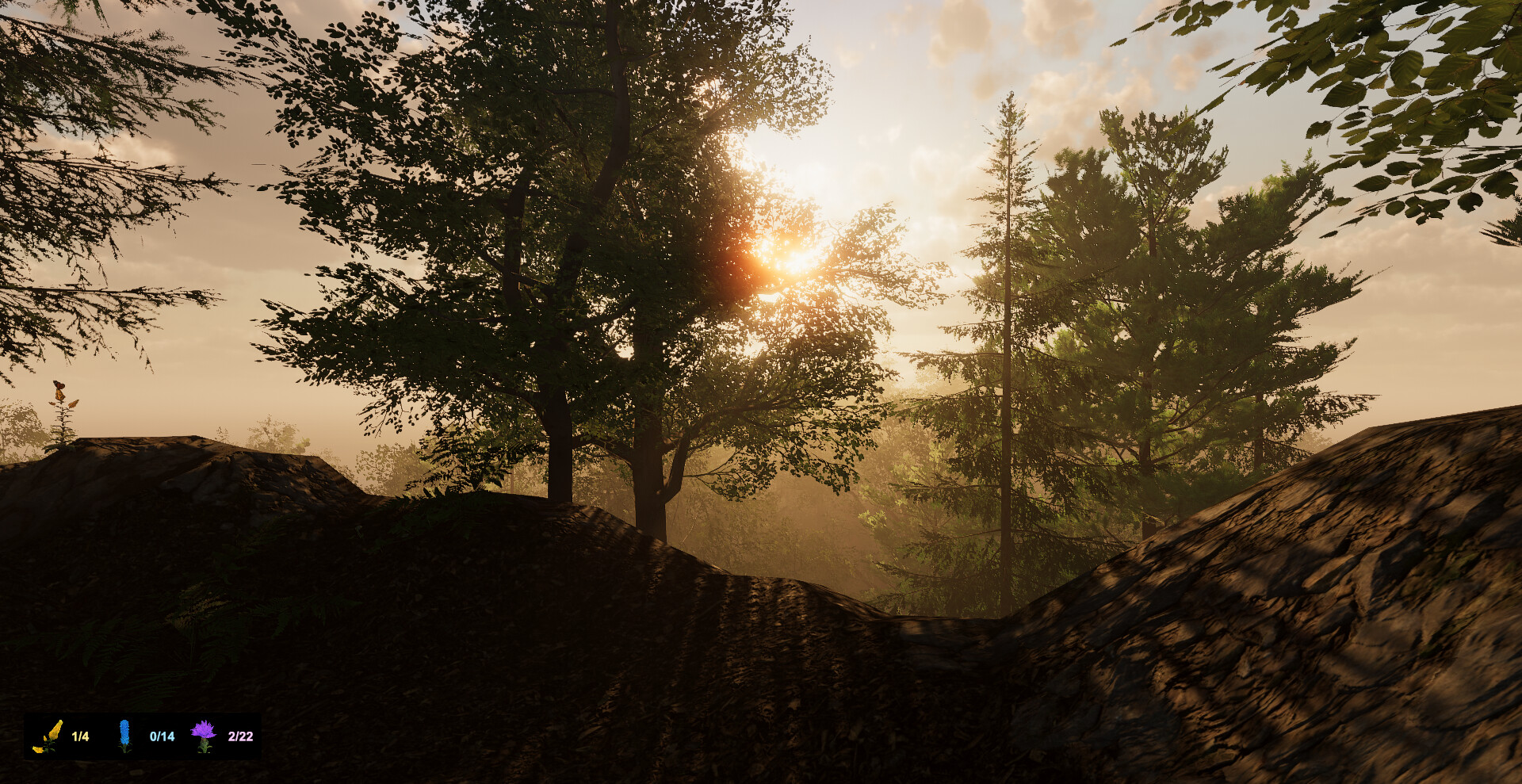The height and width of the screenshot is (784, 1522).
Task: Select the blue lupine flower icon
Action: (124, 734)
